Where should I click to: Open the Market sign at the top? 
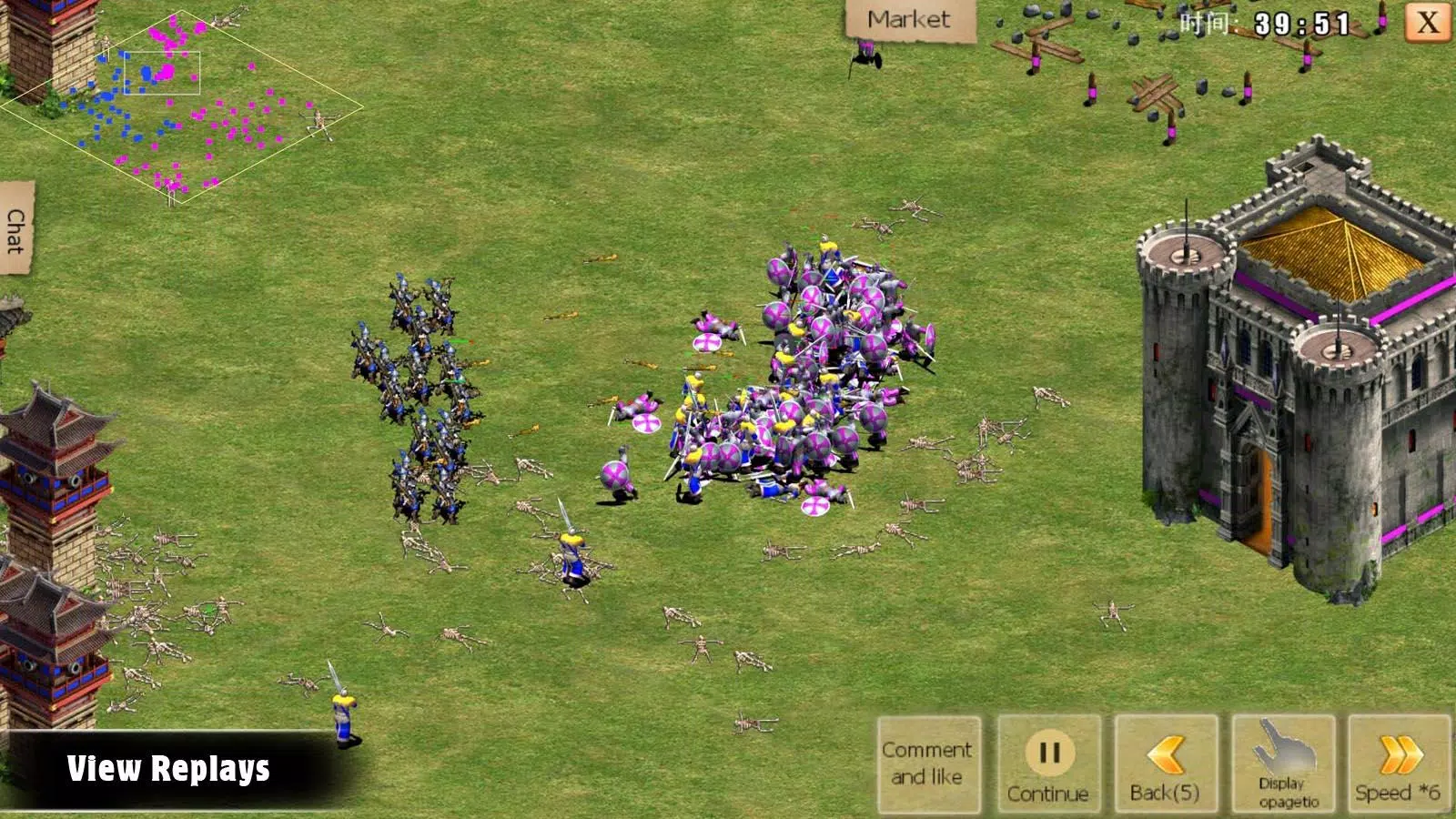click(x=908, y=16)
